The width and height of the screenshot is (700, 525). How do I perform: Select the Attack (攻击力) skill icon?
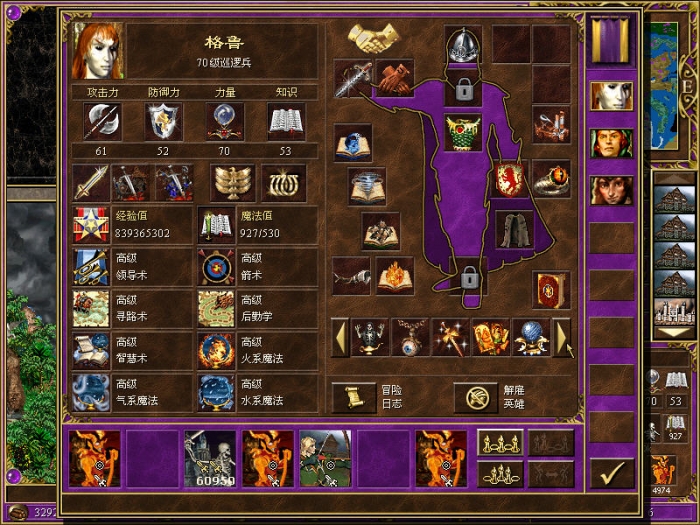pyautogui.click(x=103, y=122)
